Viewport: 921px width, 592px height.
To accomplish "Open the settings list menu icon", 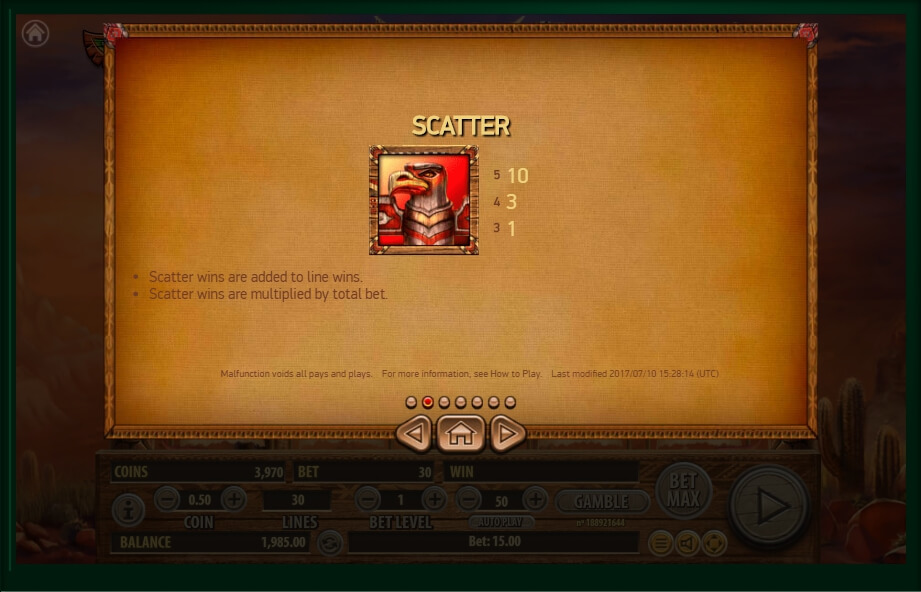I will coord(660,543).
